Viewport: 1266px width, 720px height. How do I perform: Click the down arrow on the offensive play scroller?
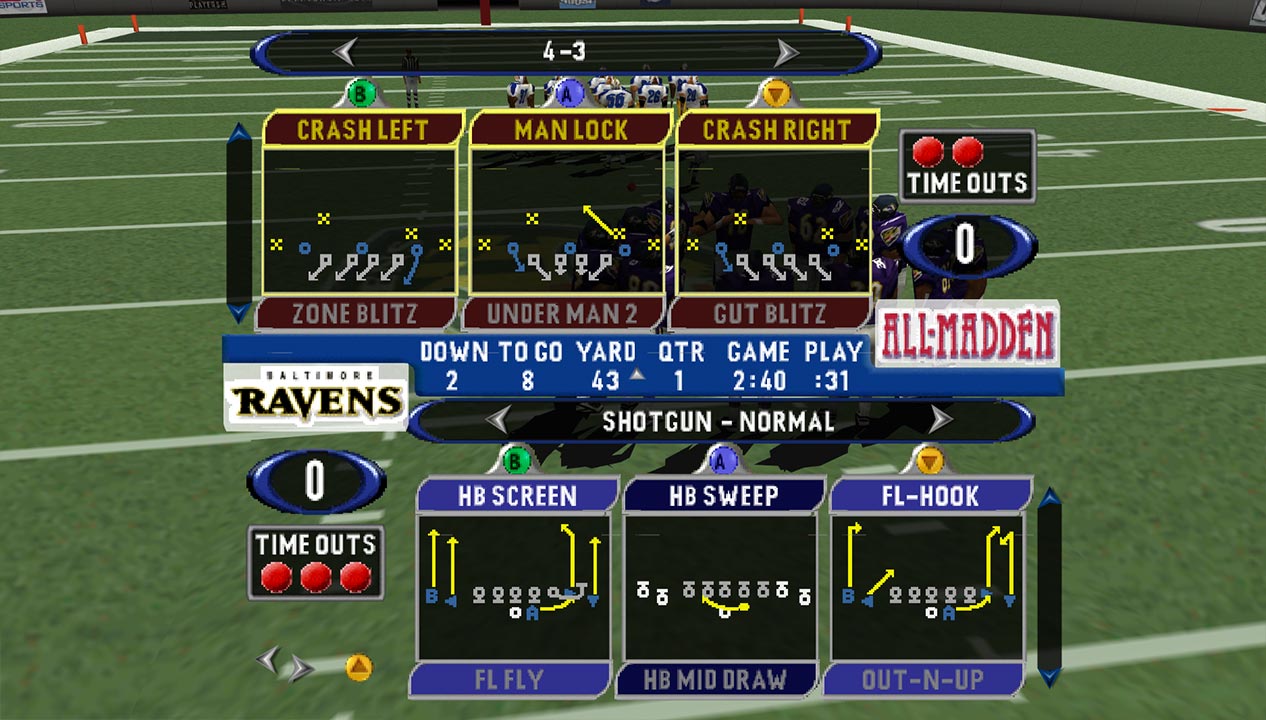click(x=1049, y=677)
